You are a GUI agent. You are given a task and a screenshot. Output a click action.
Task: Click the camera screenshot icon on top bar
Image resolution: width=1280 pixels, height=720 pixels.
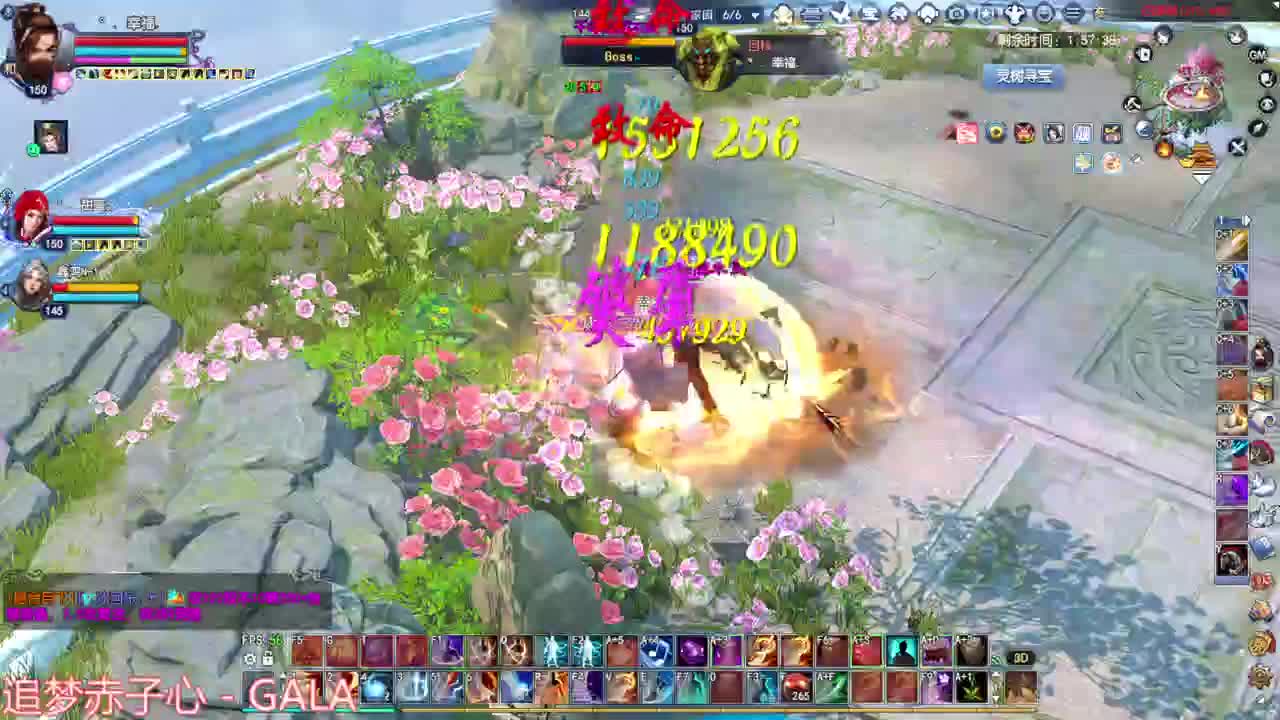(957, 14)
